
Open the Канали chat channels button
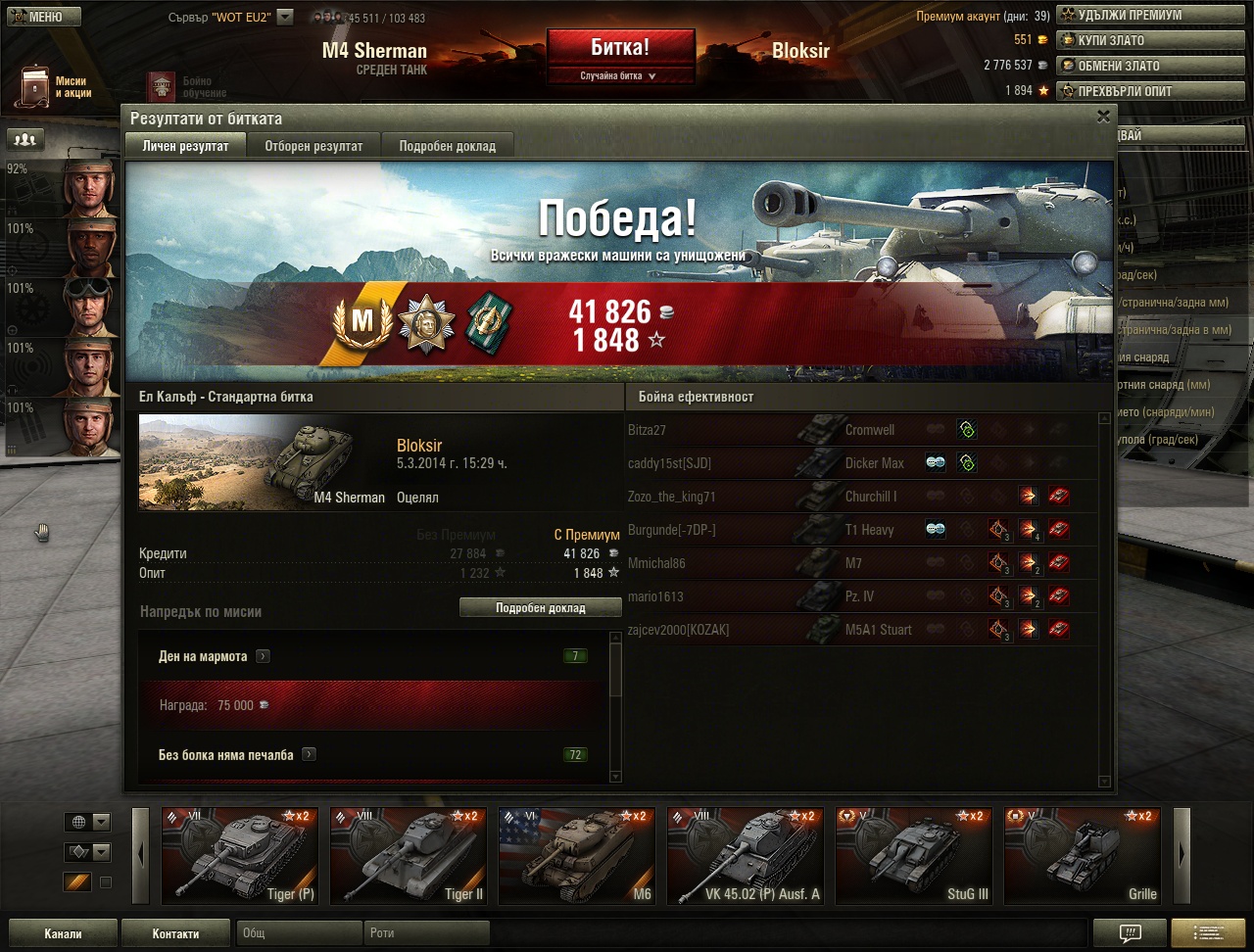(63, 933)
